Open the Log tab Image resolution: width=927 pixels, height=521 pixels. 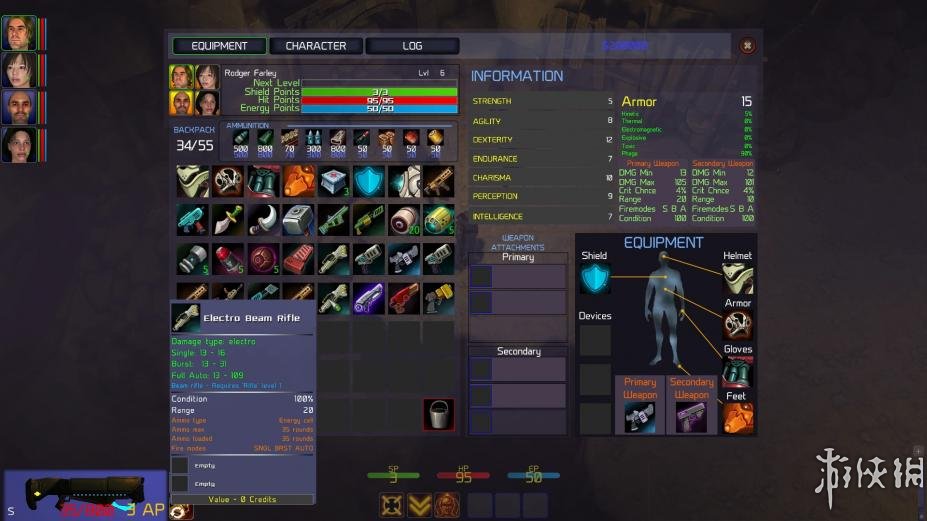tap(412, 46)
